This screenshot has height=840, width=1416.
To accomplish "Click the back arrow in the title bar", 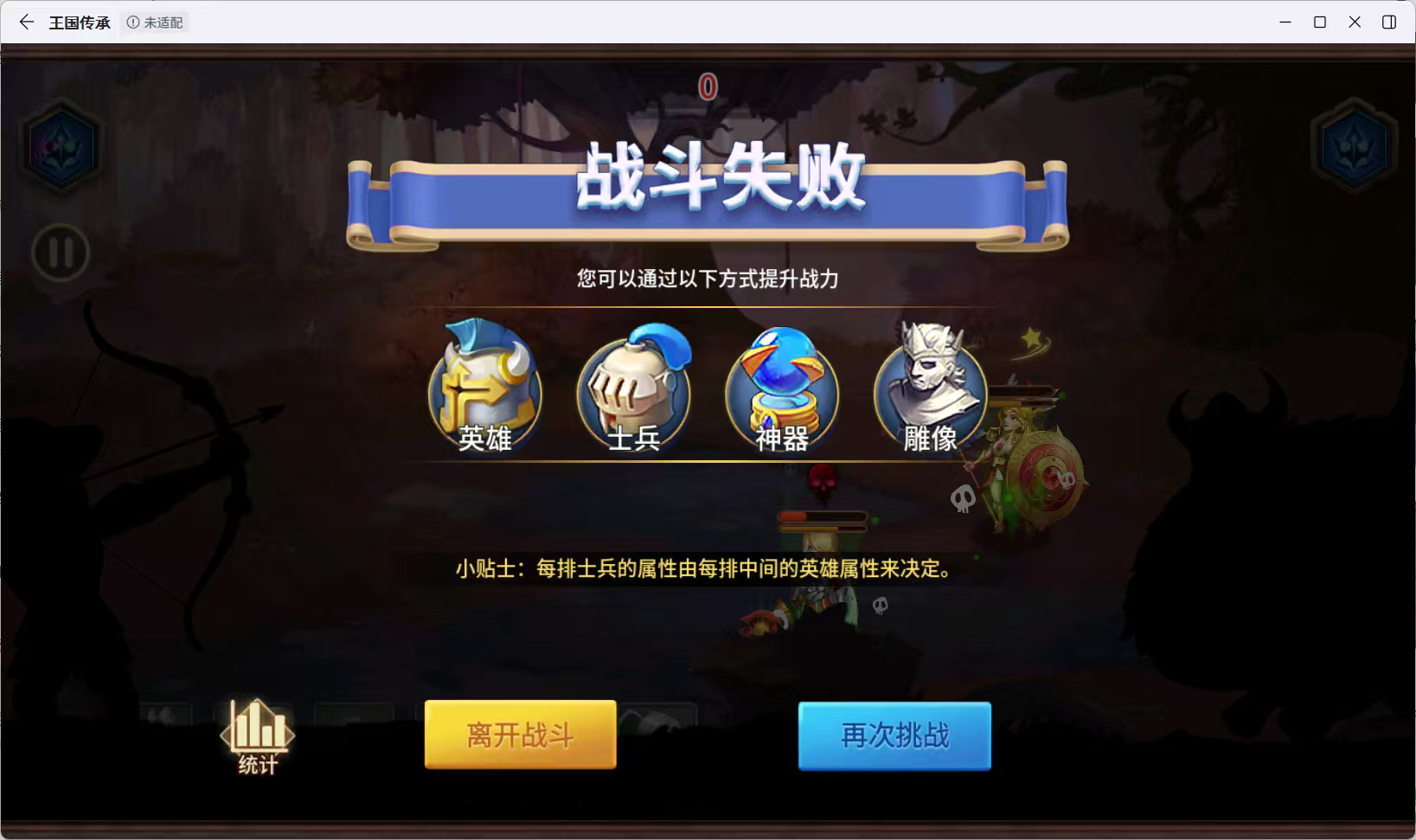I will click(26, 22).
